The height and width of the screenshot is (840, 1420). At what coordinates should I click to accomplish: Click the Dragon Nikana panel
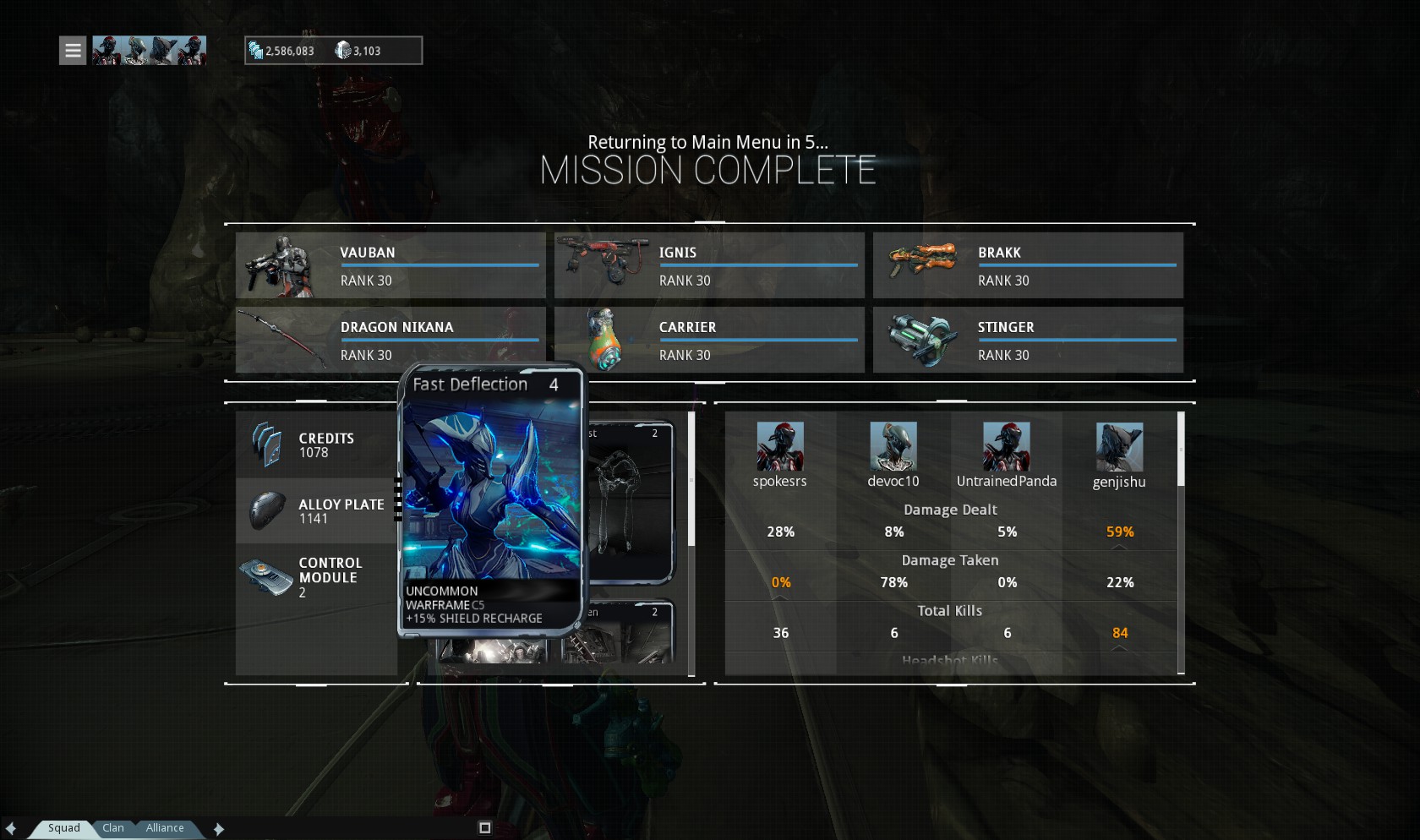coord(390,340)
